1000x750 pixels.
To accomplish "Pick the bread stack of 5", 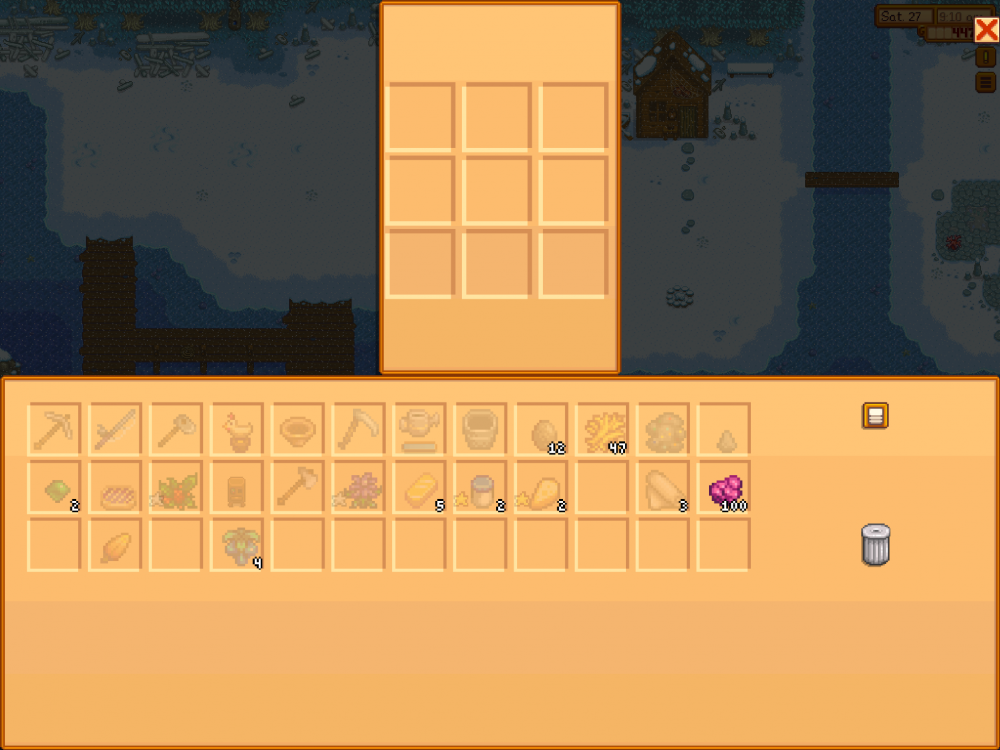I will point(420,488).
